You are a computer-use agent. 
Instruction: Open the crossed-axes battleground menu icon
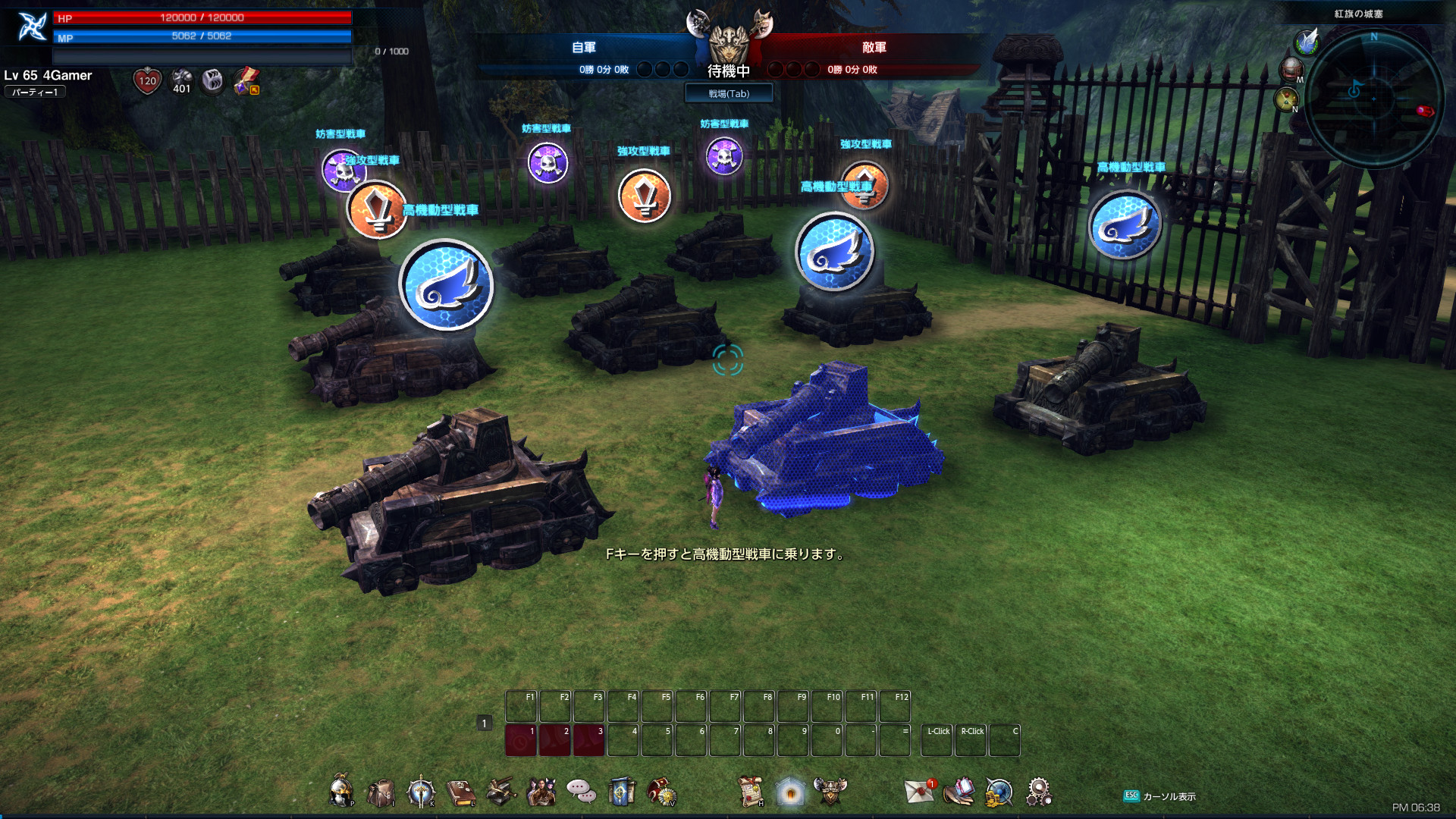pos(830,791)
